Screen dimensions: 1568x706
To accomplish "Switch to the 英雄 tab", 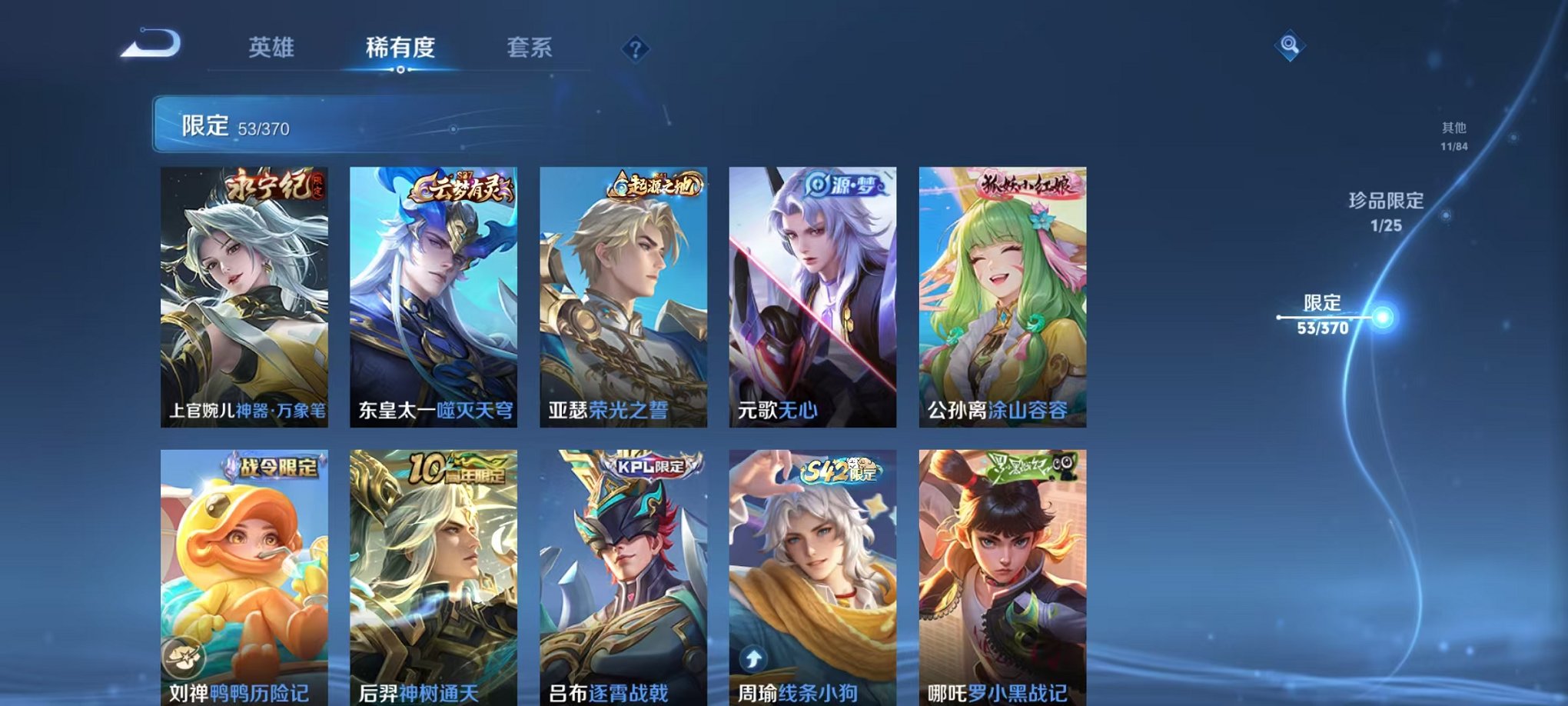I will [273, 46].
